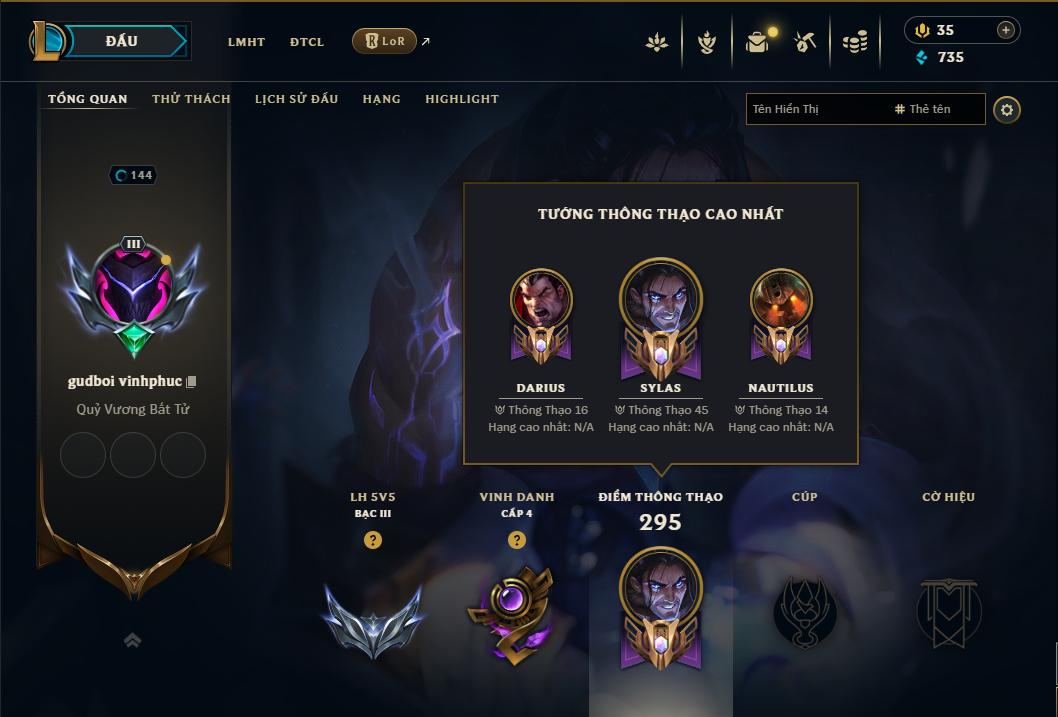The height and width of the screenshot is (717, 1058).
Task: Open the Hạng tab
Action: pos(381,99)
